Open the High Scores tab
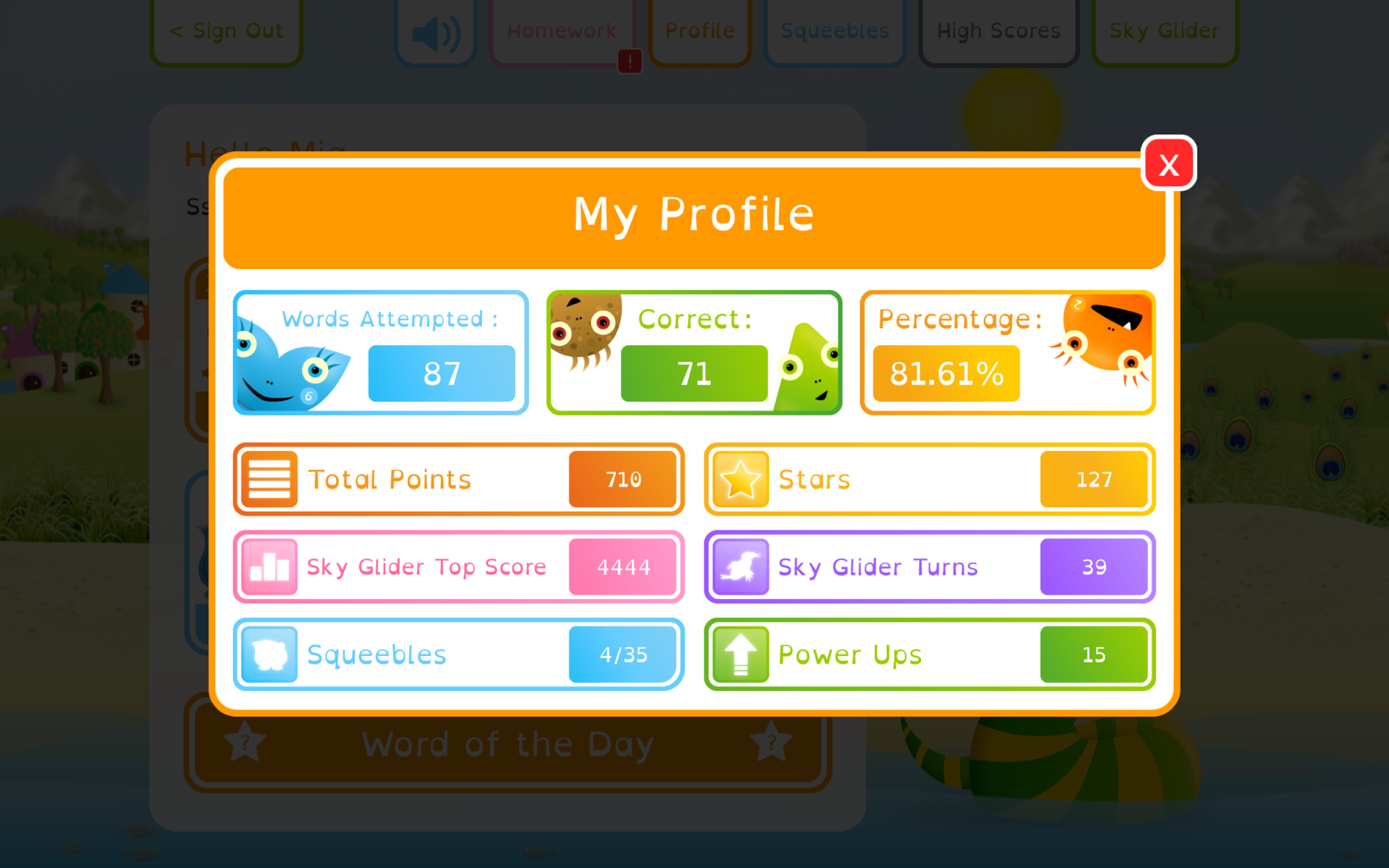 [x=999, y=30]
